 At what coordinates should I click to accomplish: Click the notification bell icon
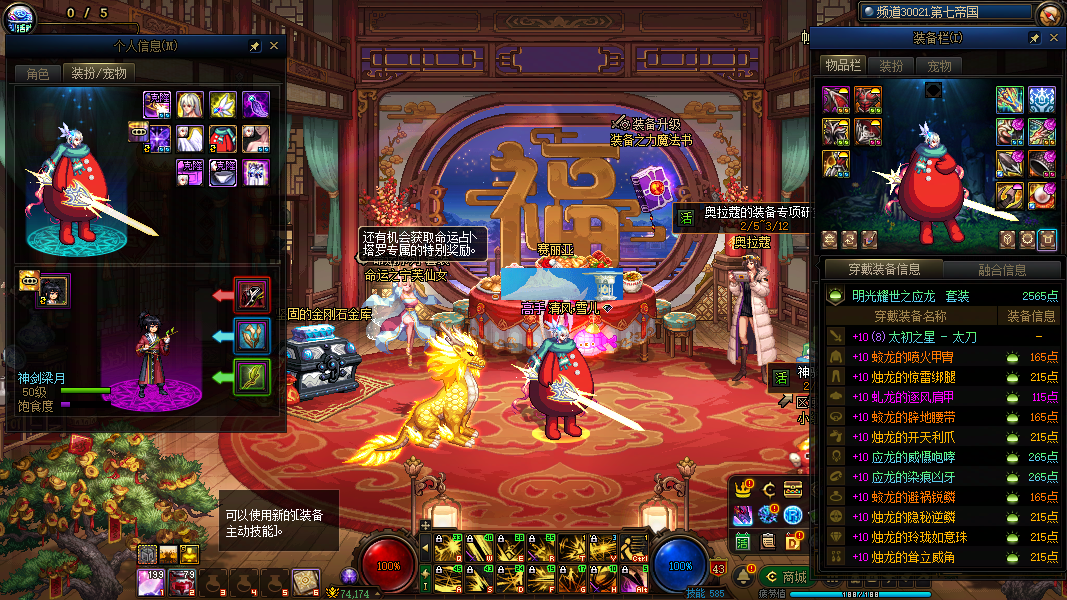[x=743, y=577]
